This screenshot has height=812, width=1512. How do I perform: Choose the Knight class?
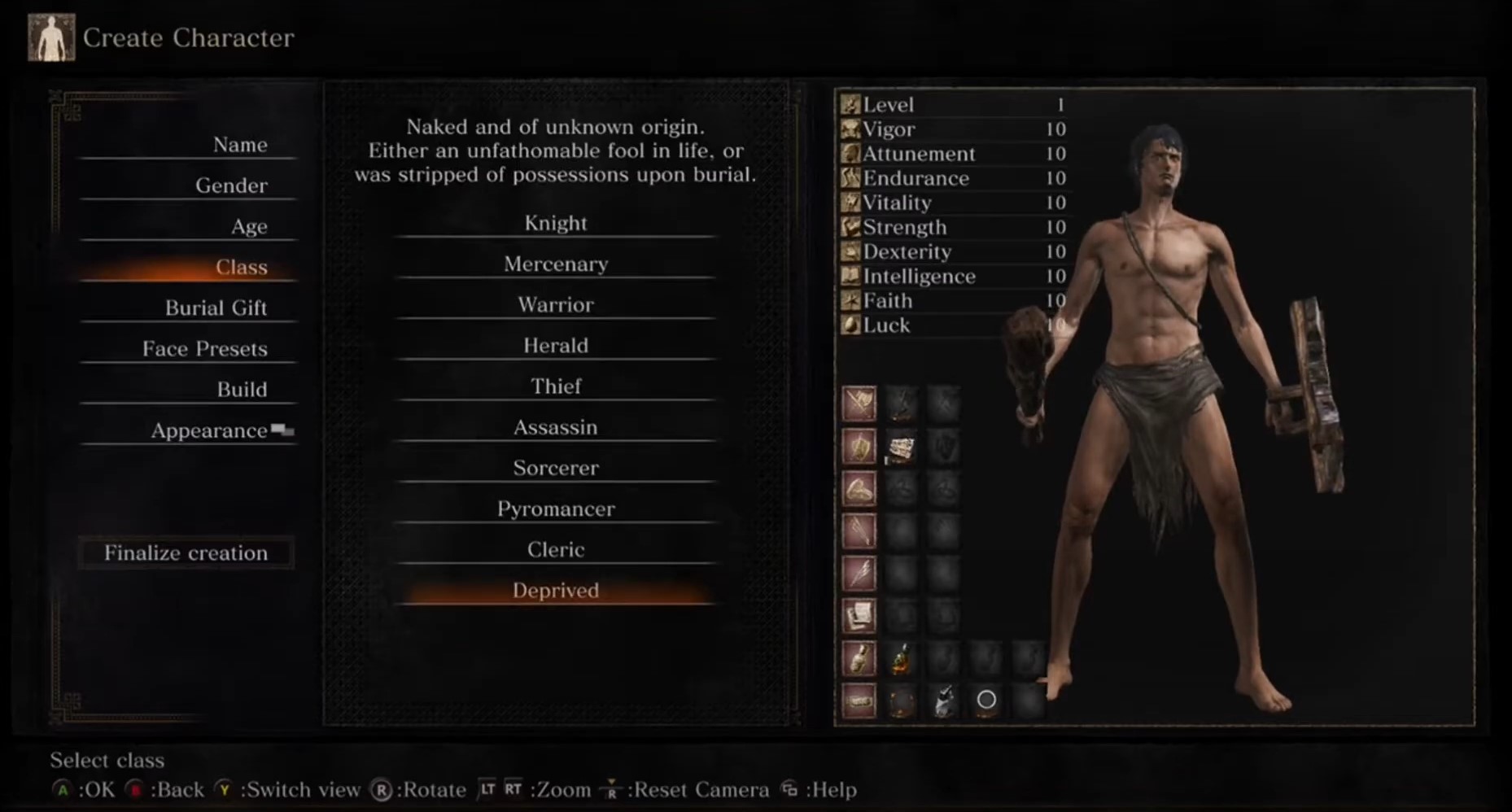(555, 223)
